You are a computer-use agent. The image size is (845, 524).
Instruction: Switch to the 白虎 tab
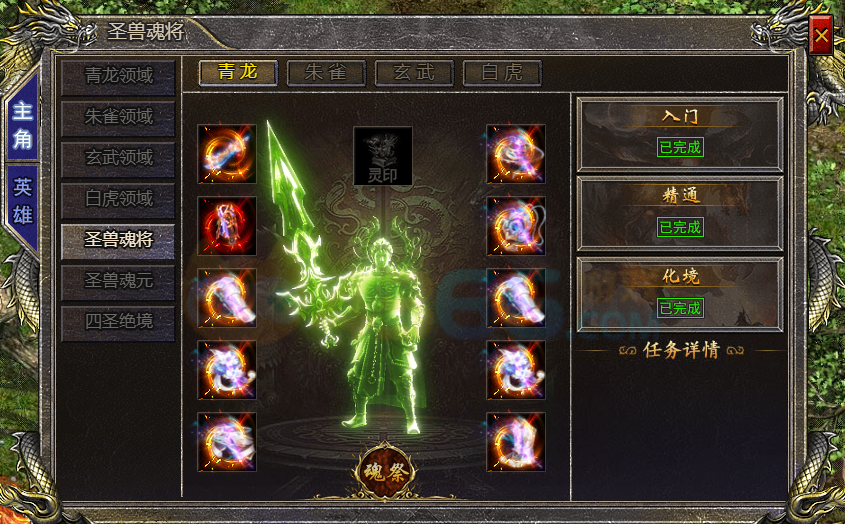tap(502, 72)
